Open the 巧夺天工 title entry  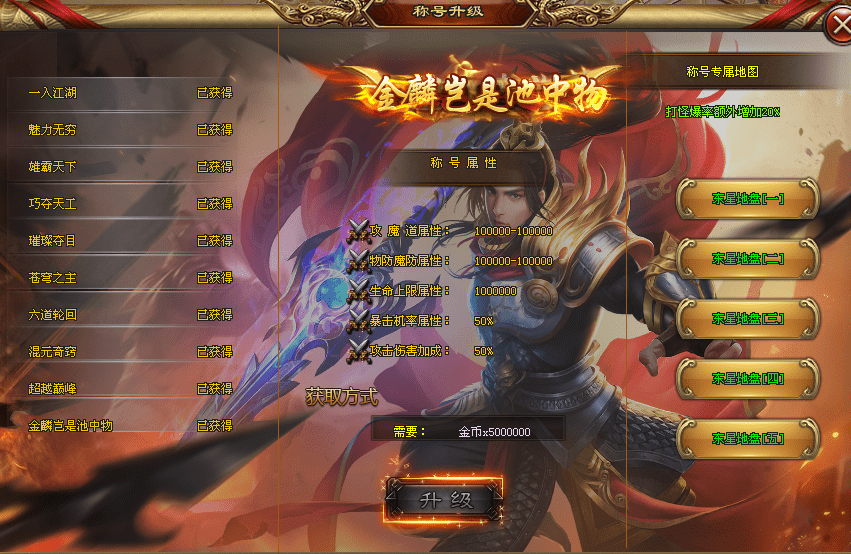tap(130, 204)
